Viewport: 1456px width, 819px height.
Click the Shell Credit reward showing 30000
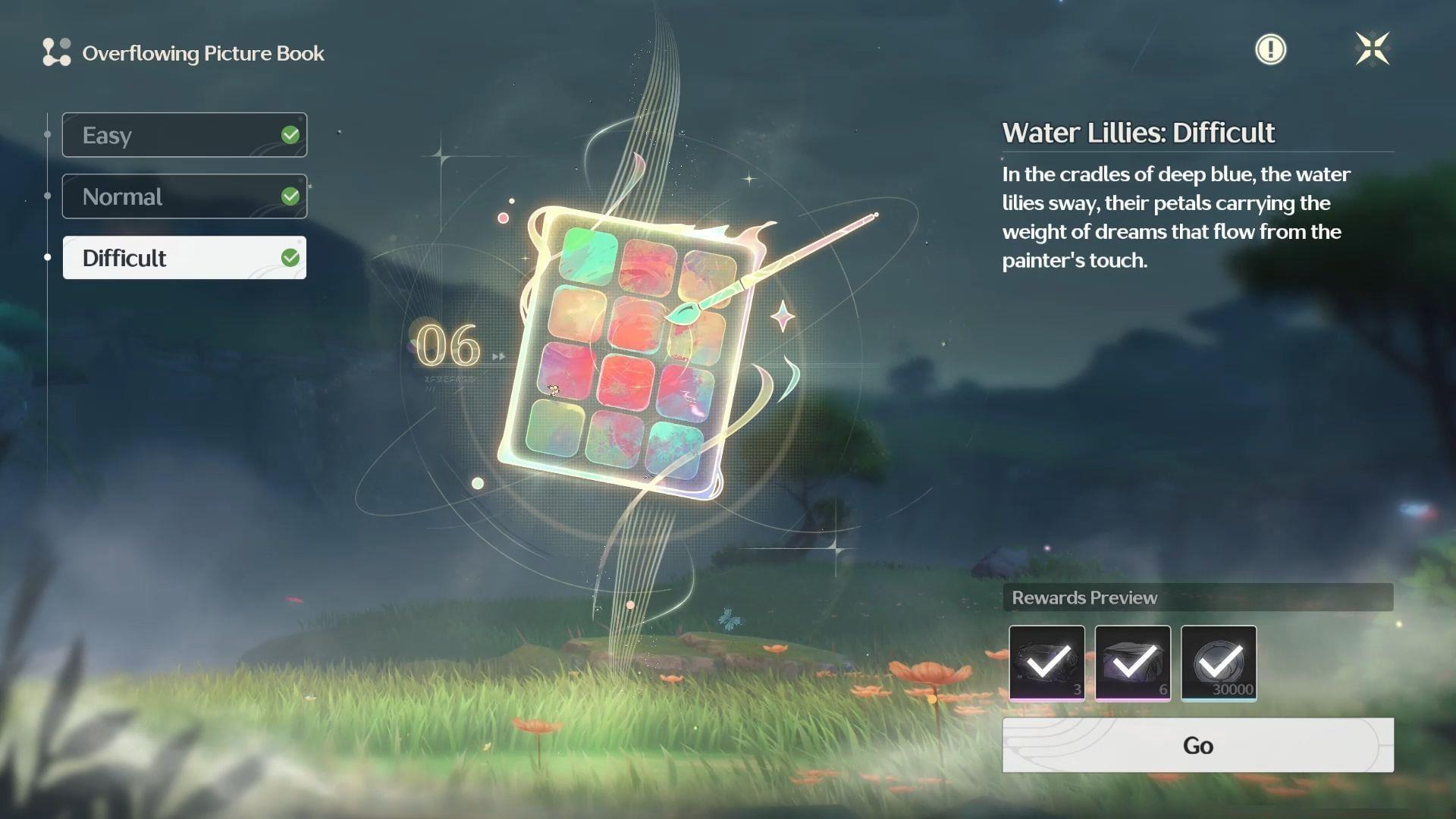point(1219,663)
